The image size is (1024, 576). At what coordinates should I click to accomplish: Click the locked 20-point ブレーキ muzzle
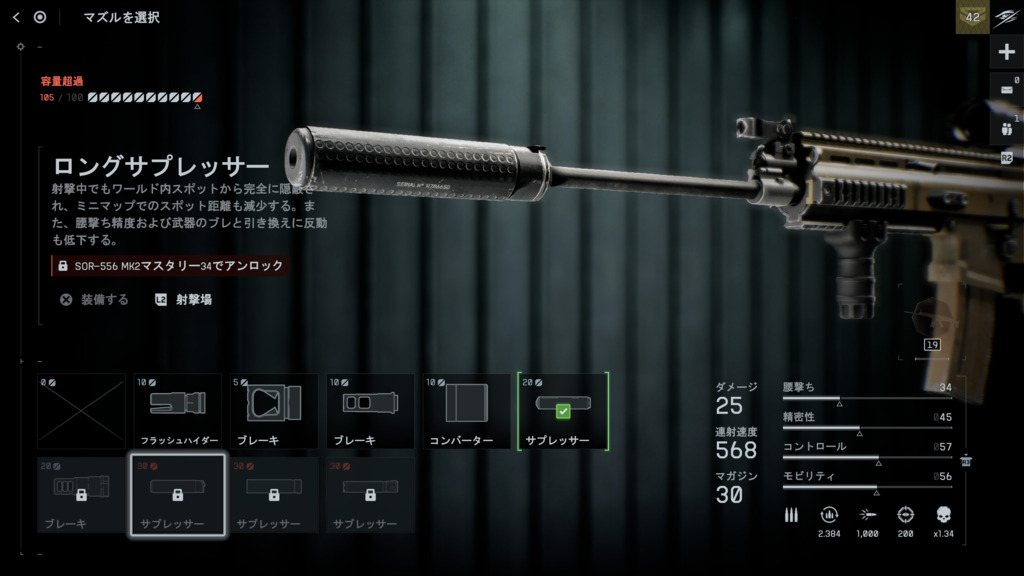click(x=82, y=495)
